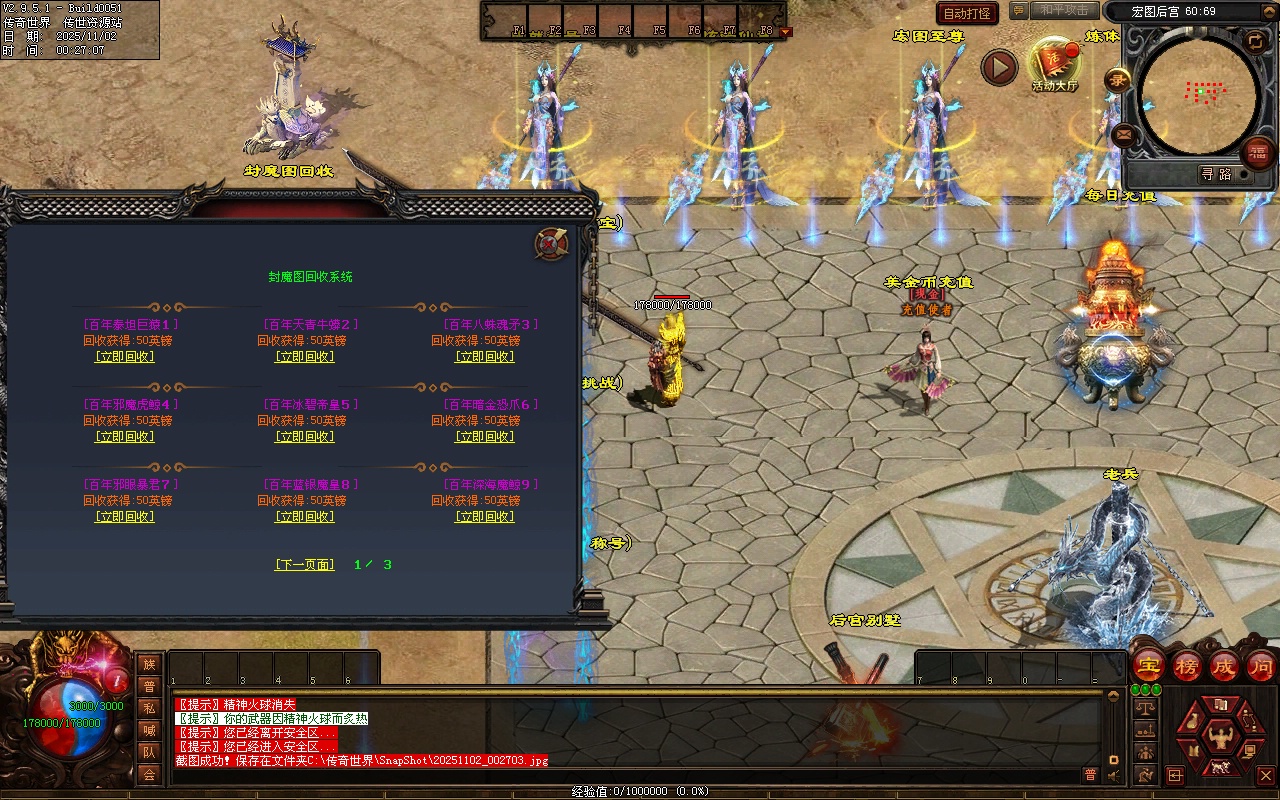Click 立即回收 under 百年天青牛蟒2
Viewport: 1280px width, 800px height.
[x=305, y=357]
